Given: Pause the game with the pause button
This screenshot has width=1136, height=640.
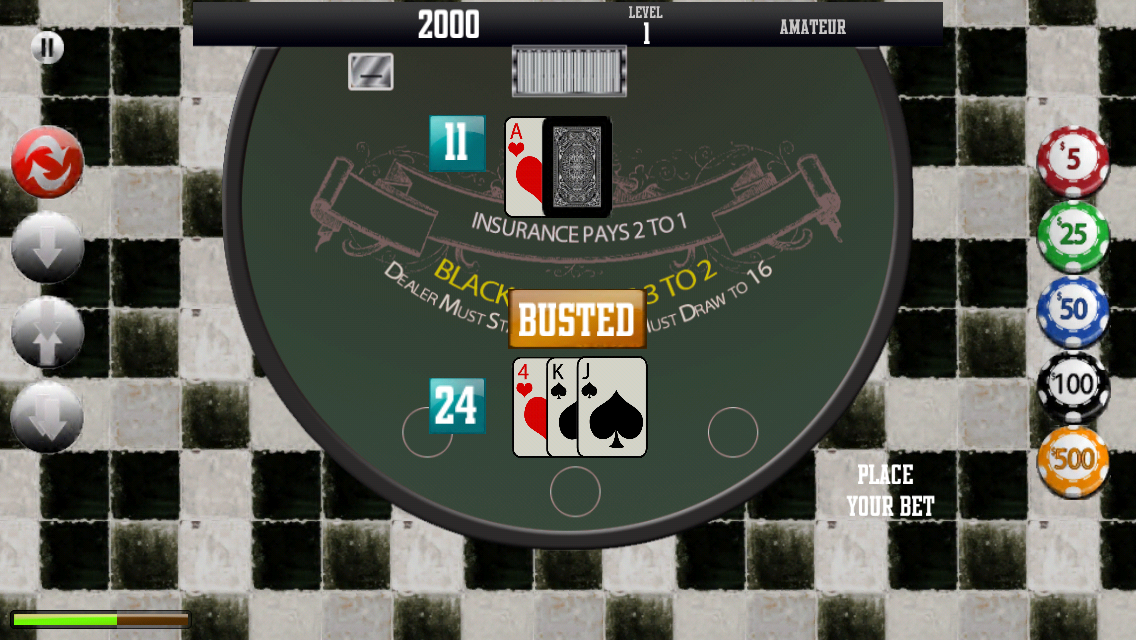Looking at the screenshot, I should click(x=47, y=47).
